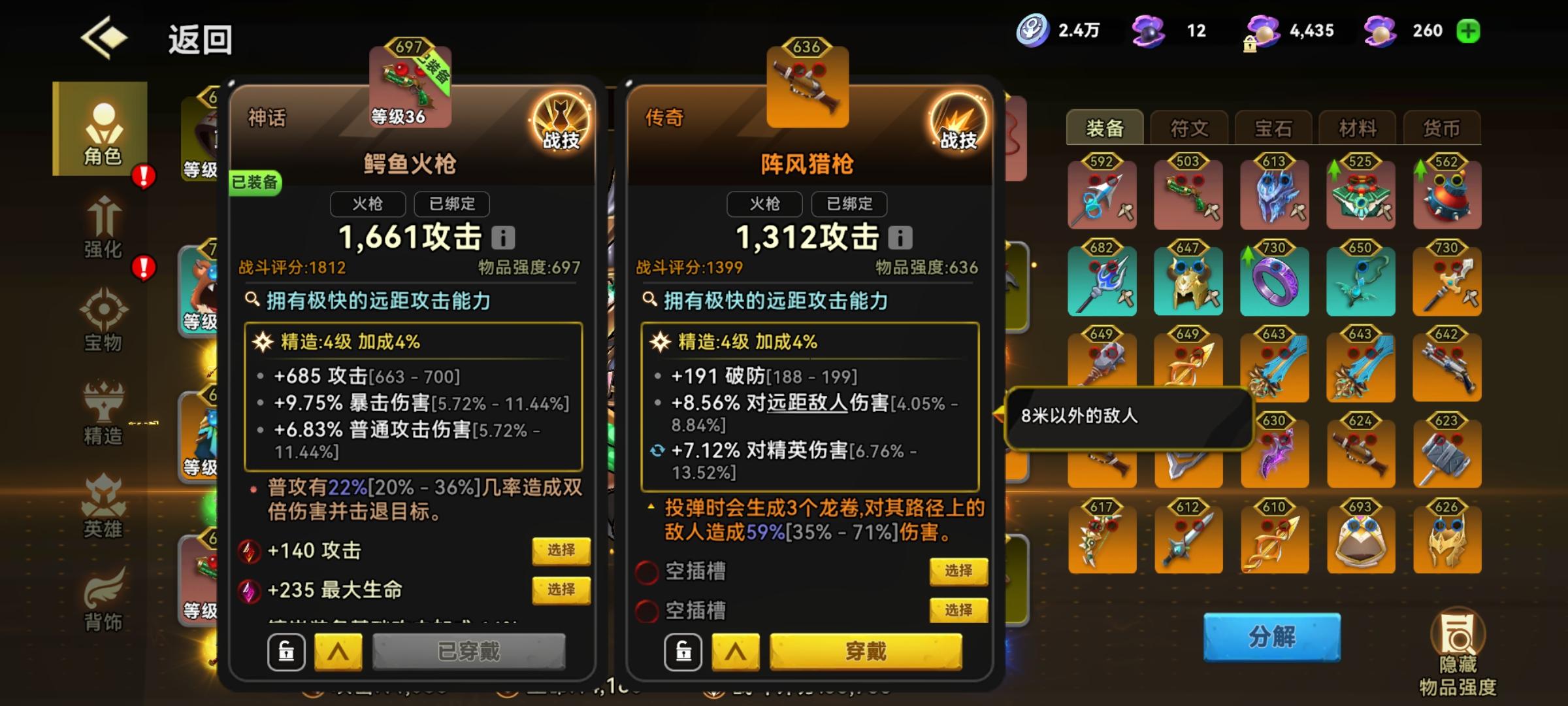Image resolution: width=1568 pixels, height=706 pixels.
Task: Collapse the 阵风猎枪 detail card
Action: (x=737, y=652)
